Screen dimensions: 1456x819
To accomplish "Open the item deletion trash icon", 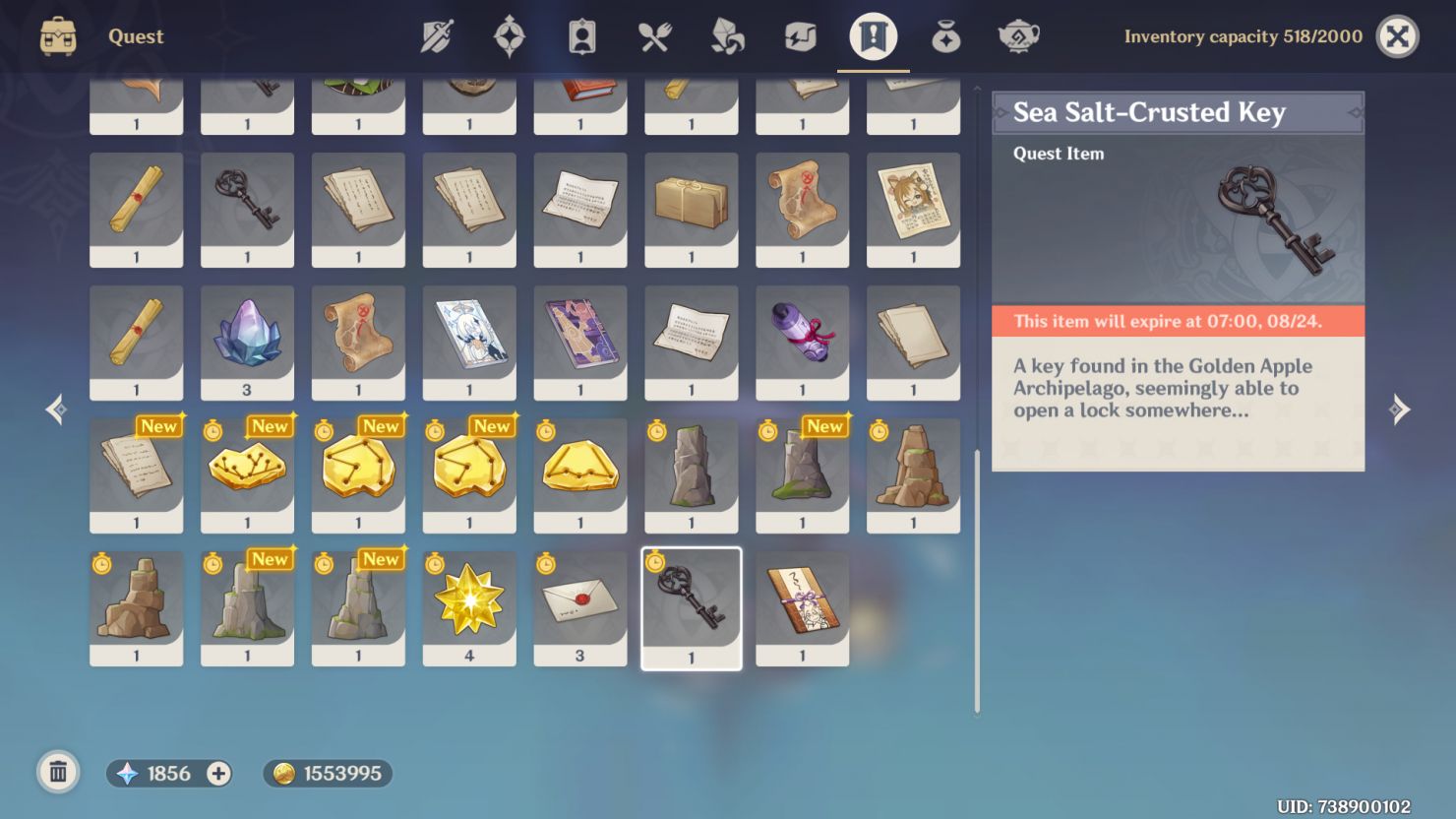I will click(58, 773).
